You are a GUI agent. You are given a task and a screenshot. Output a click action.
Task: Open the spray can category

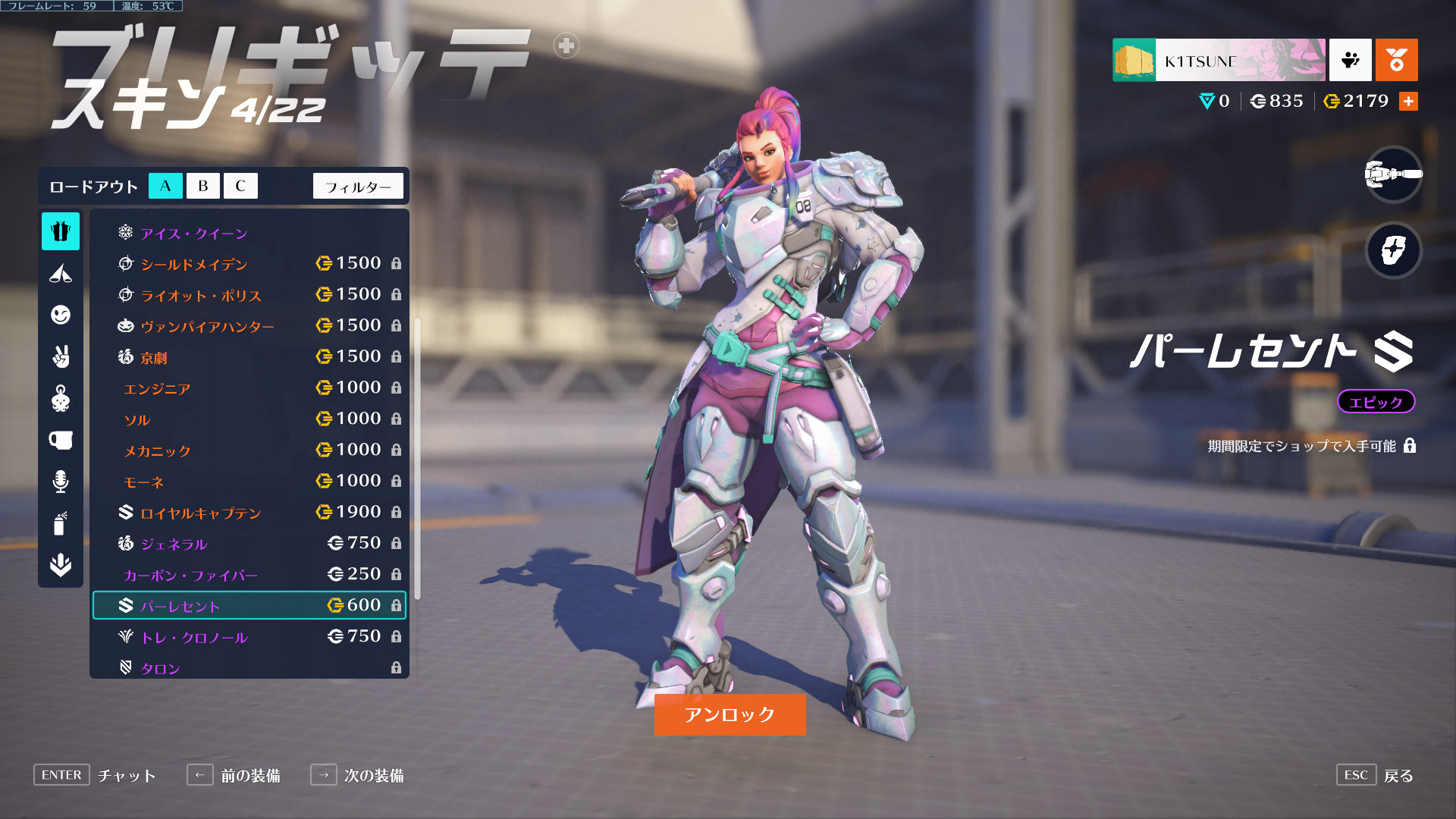(x=61, y=523)
